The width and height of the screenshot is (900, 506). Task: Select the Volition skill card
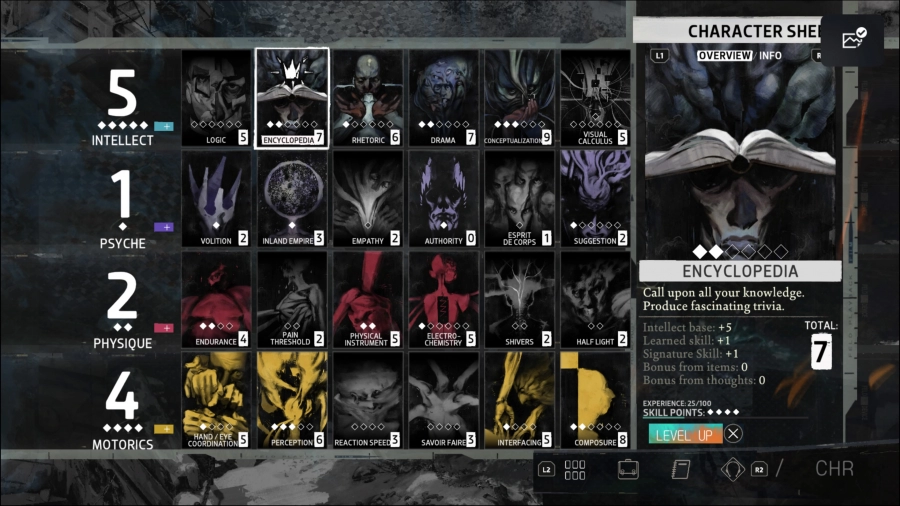click(216, 198)
